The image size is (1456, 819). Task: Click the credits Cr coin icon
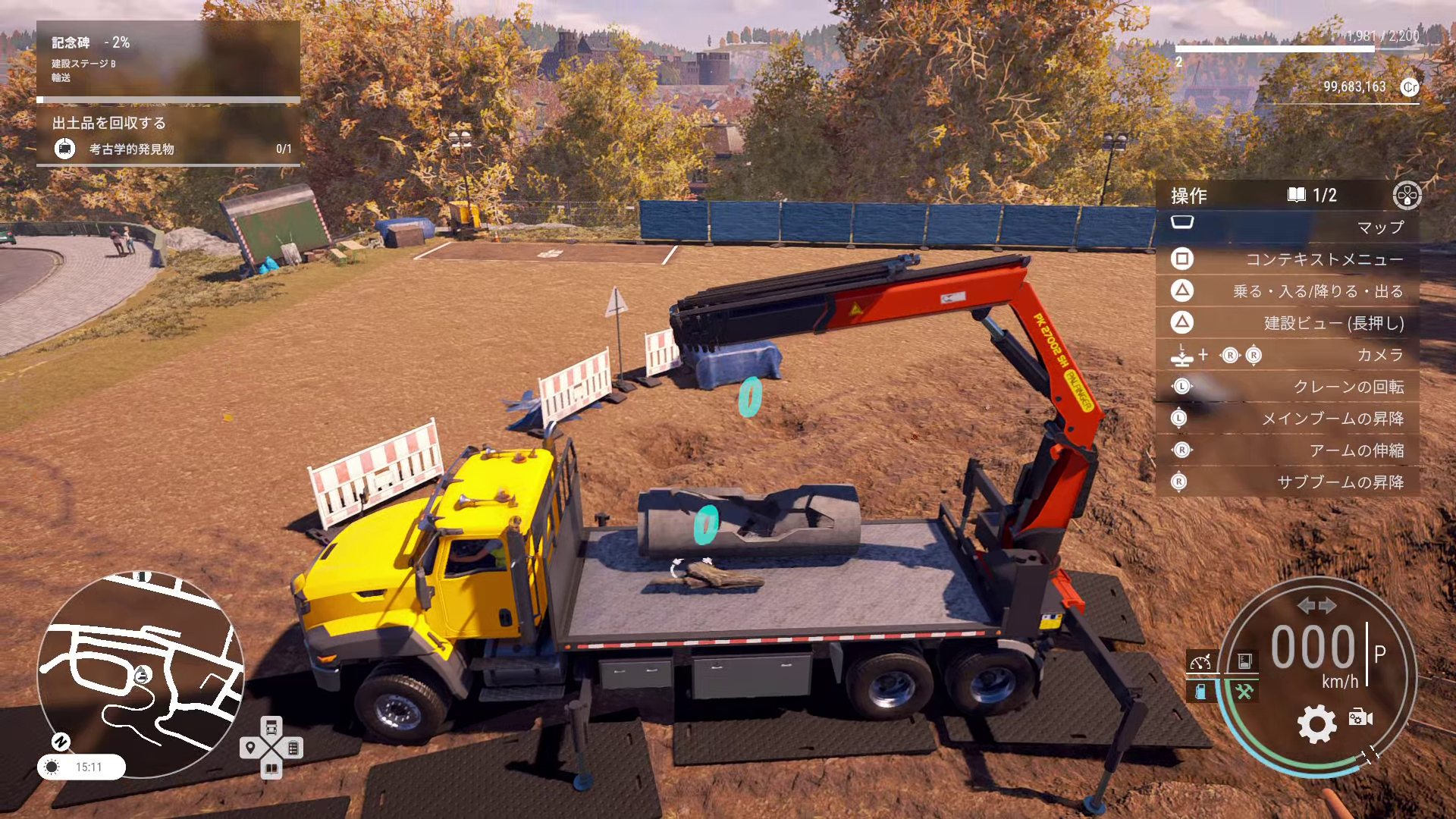point(1409,87)
